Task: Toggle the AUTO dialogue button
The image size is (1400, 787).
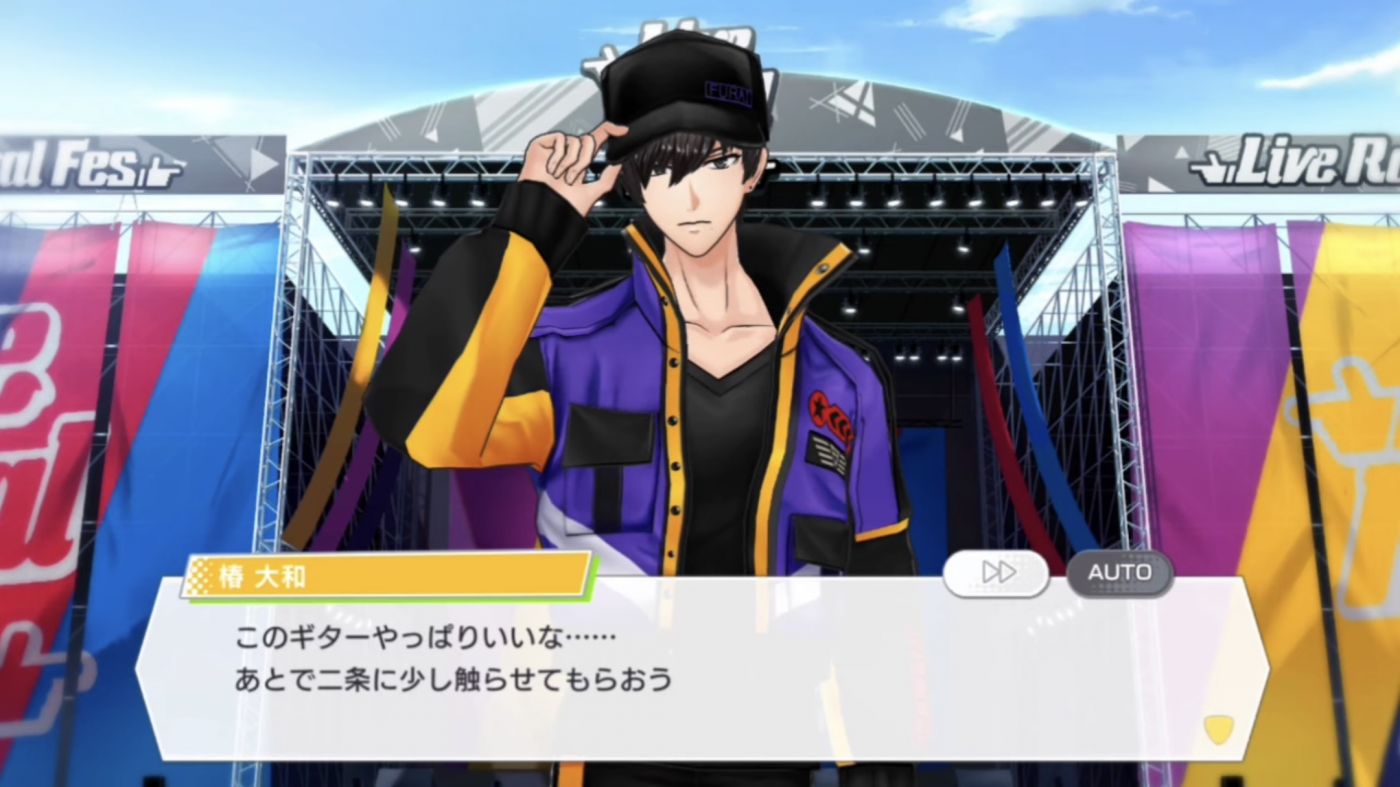Action: click(x=1119, y=573)
